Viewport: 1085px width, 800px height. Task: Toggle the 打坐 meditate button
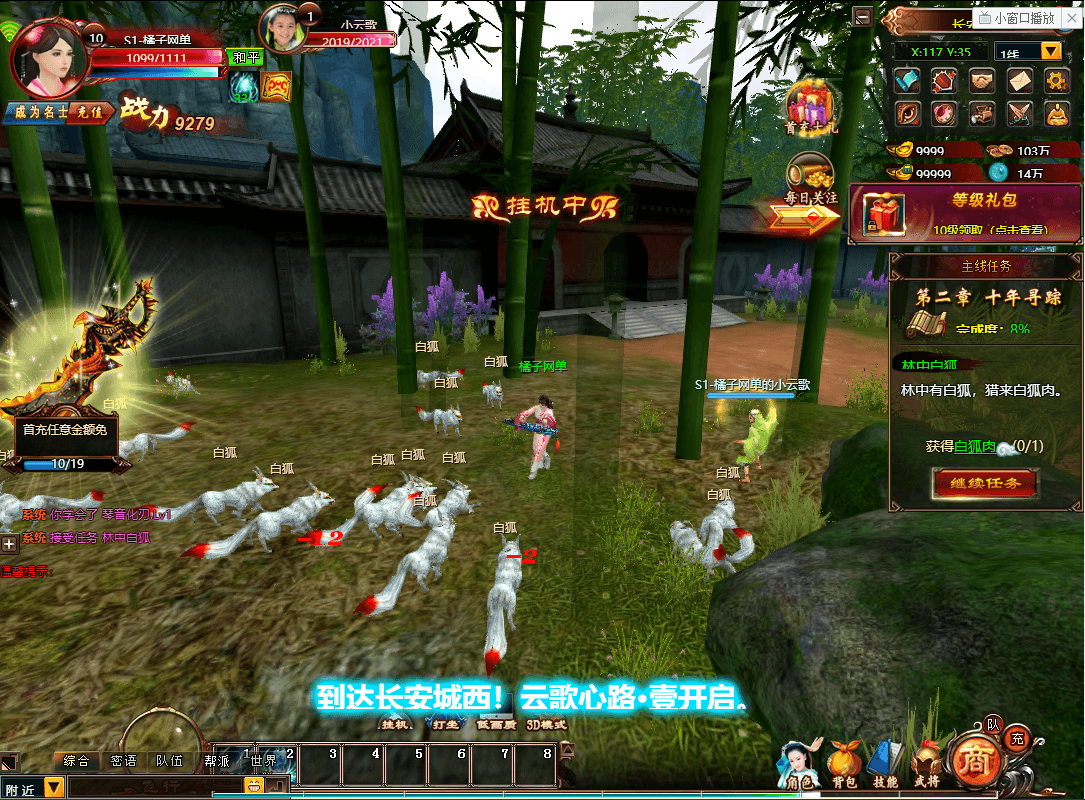445,724
